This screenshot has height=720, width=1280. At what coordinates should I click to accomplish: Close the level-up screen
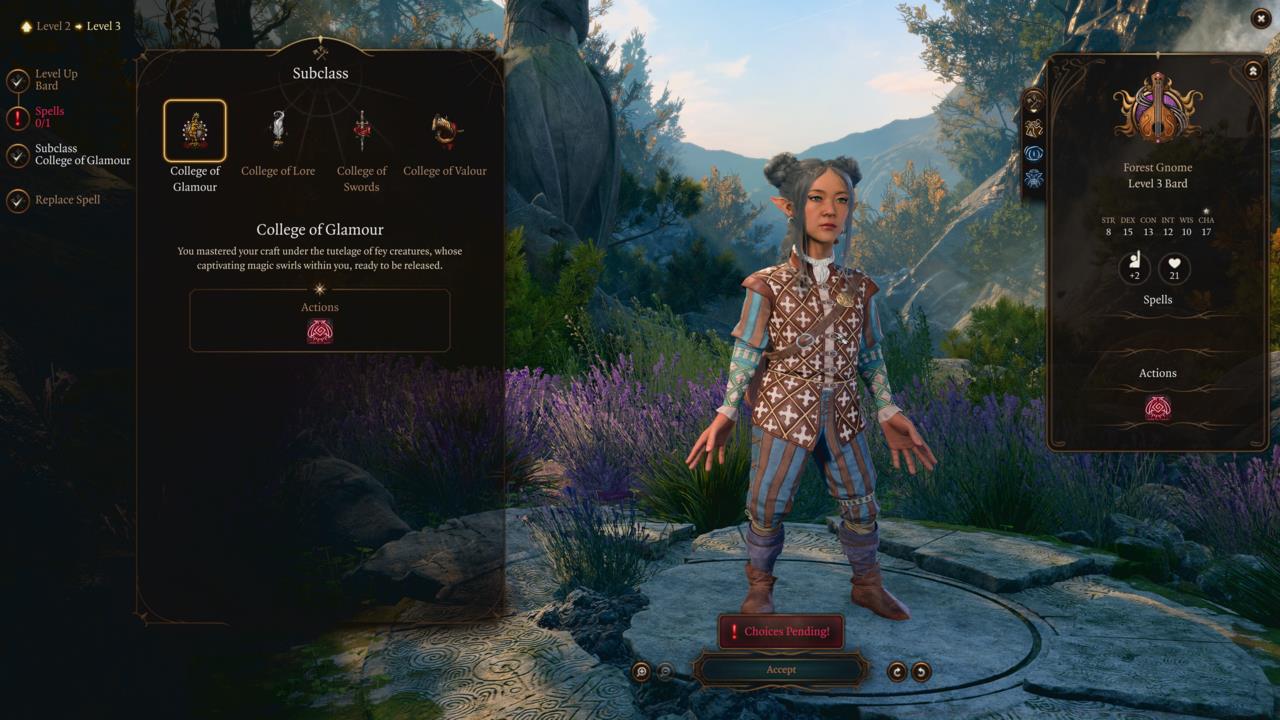(x=1259, y=18)
